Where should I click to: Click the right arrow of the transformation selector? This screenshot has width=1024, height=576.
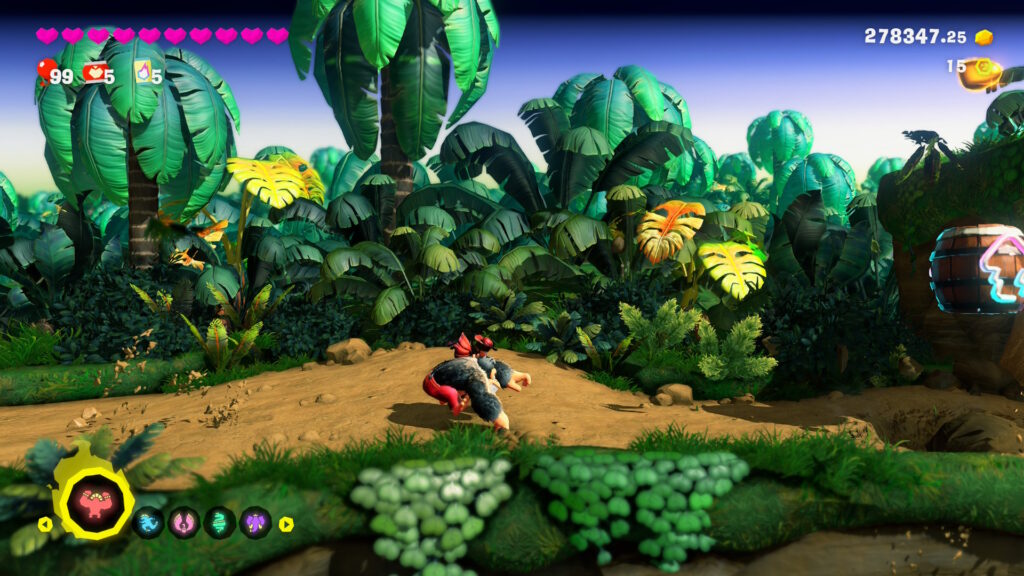point(286,523)
